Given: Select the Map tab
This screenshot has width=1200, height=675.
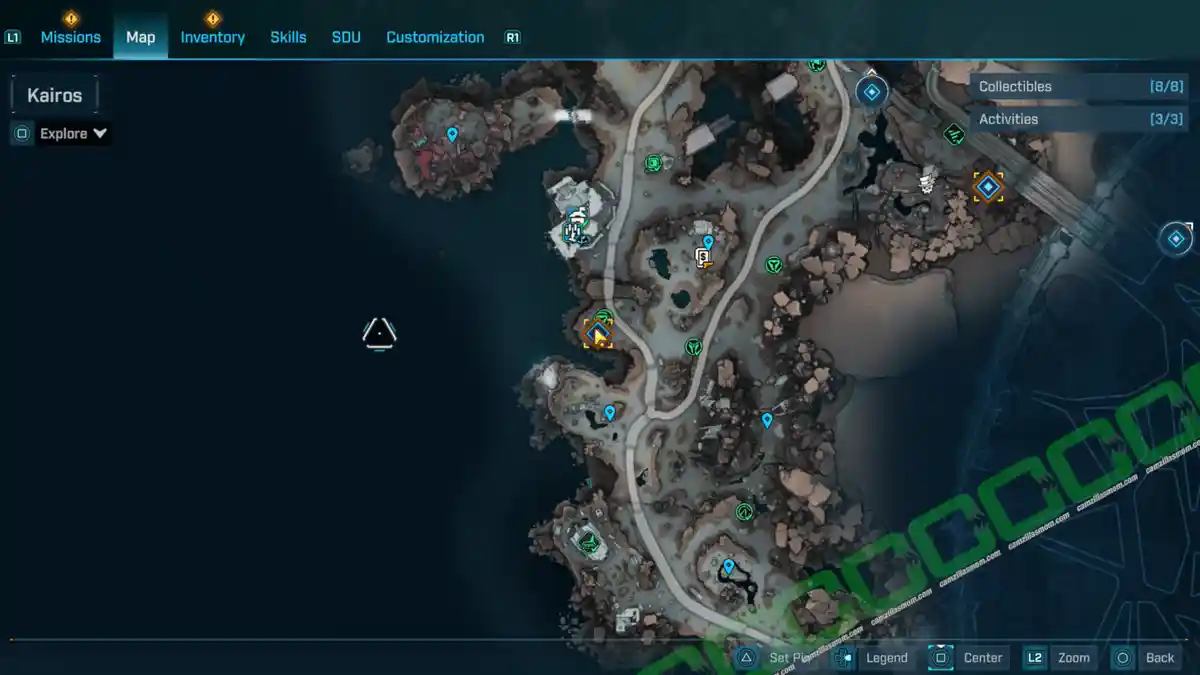Looking at the screenshot, I should 140,37.
